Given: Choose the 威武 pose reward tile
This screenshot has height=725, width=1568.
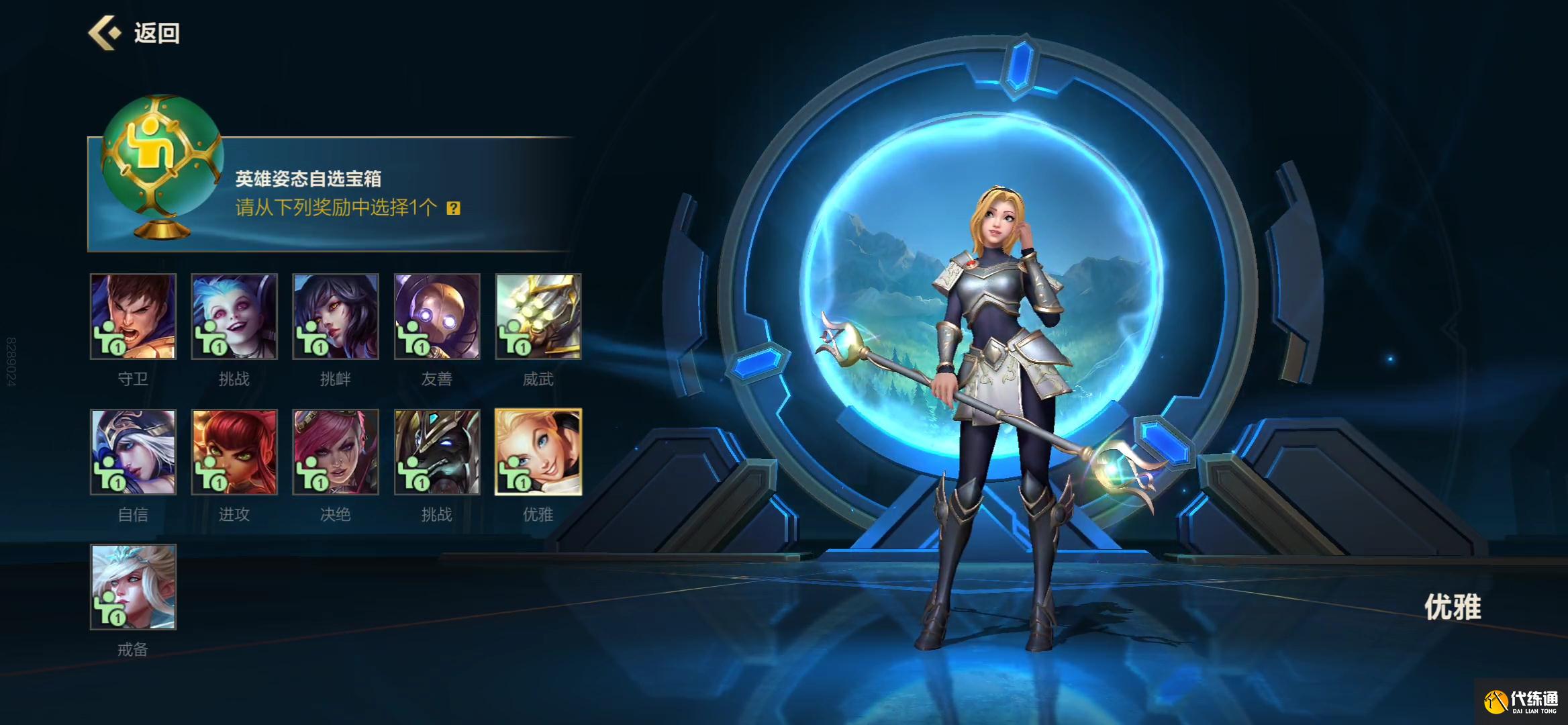Looking at the screenshot, I should point(538,316).
